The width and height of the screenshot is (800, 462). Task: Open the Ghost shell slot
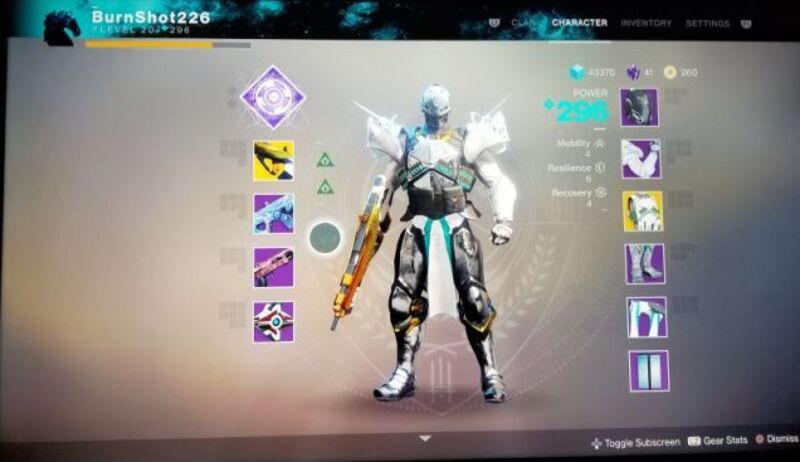tap(273, 322)
